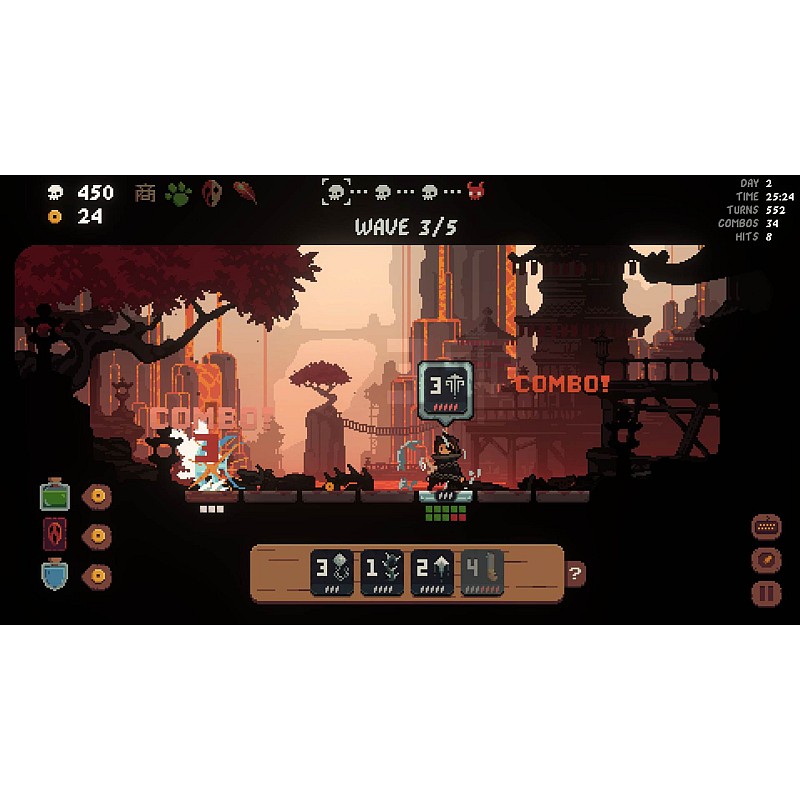
Task: Select the first attack tile with damage 3
Action: click(334, 573)
